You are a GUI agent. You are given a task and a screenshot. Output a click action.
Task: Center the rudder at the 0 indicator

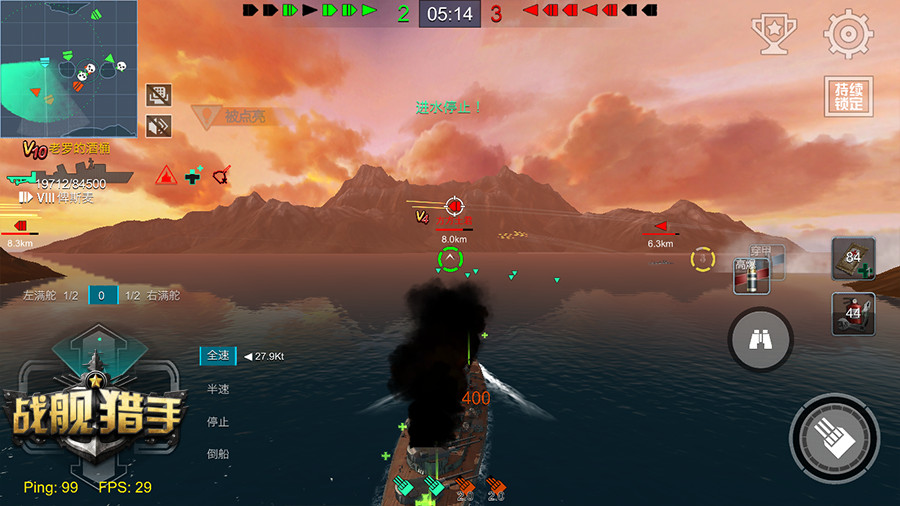click(102, 295)
